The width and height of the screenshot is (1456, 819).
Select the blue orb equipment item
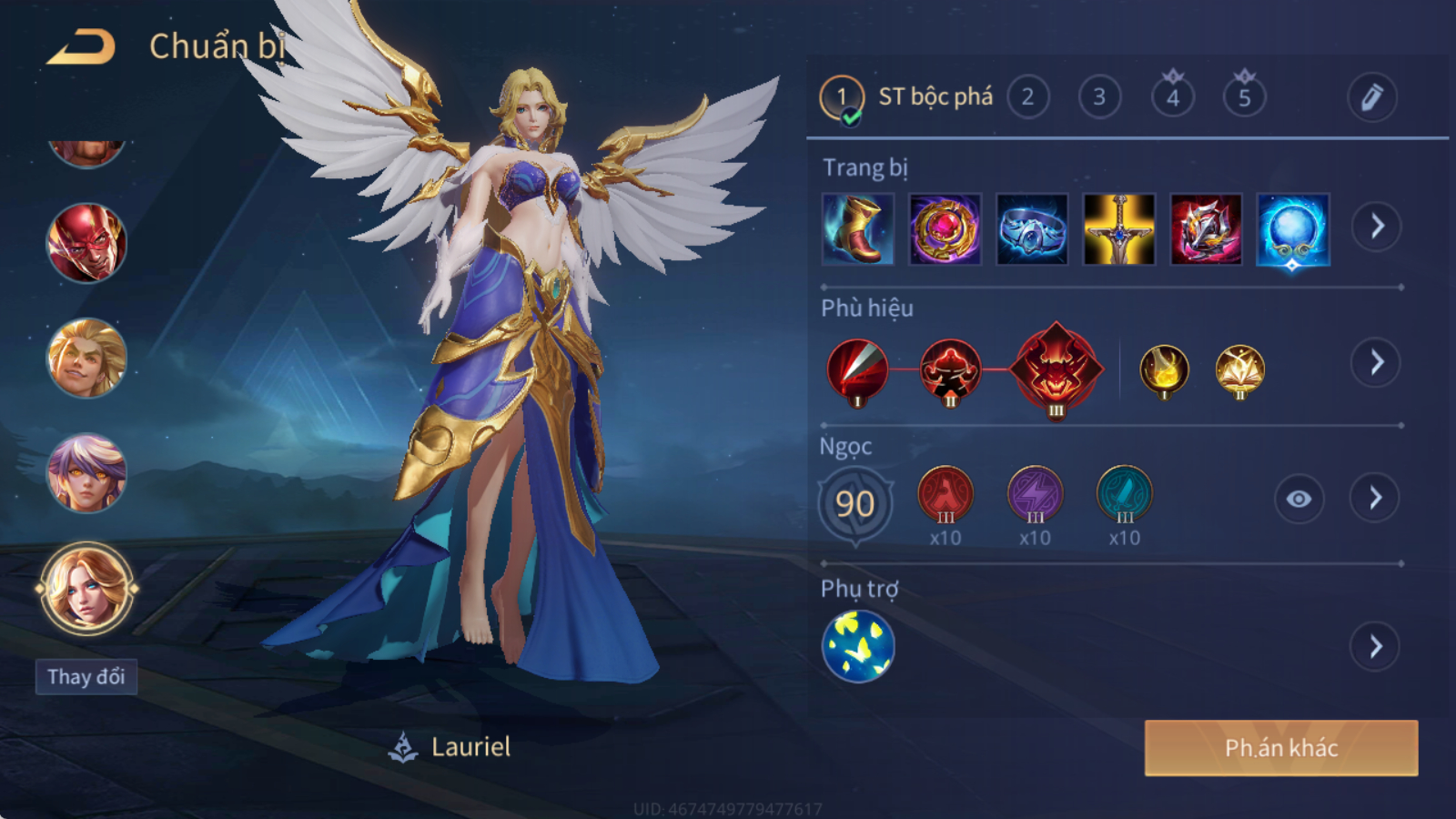1293,228
